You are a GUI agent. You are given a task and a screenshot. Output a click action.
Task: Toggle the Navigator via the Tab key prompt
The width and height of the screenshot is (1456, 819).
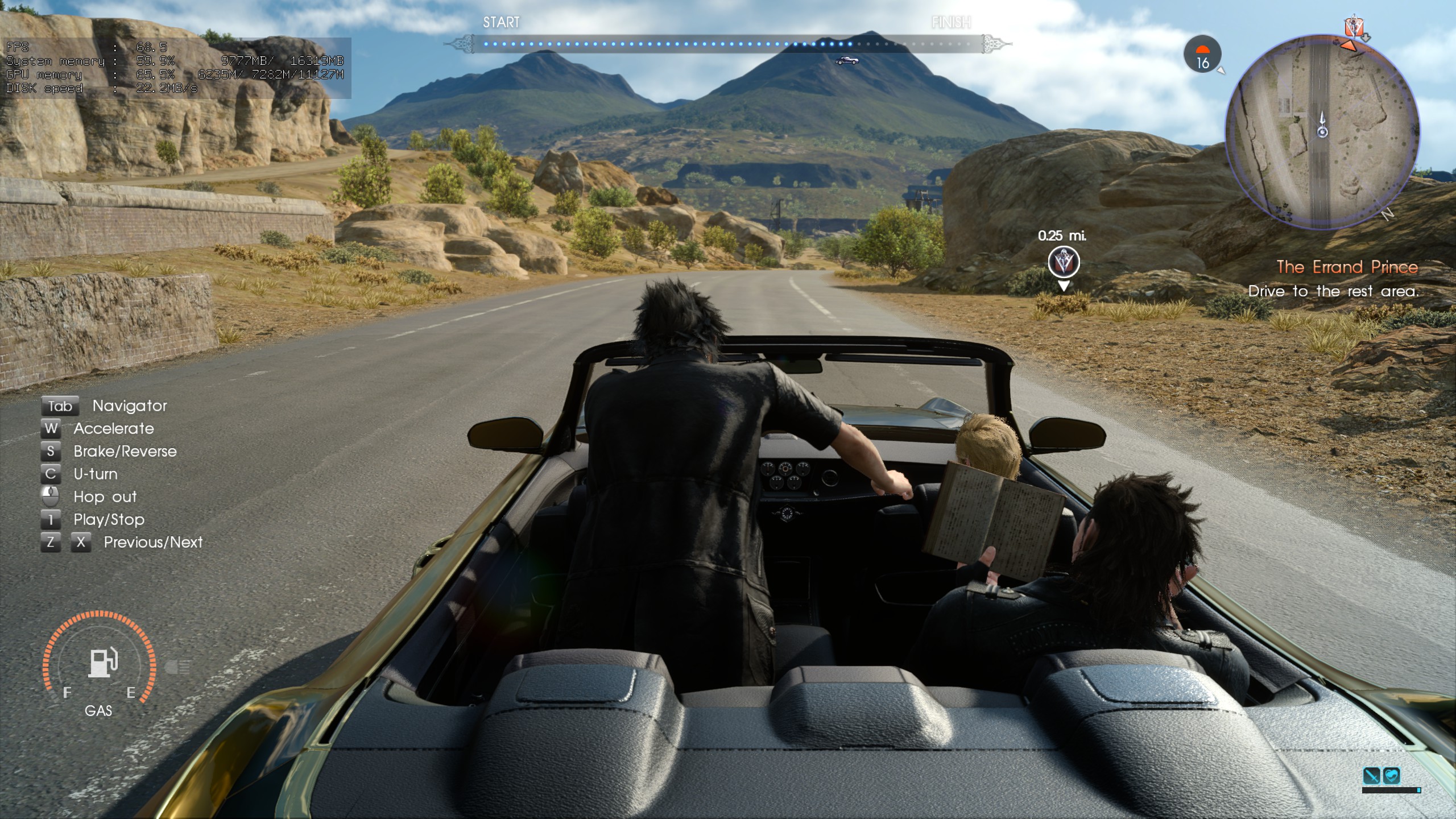pos(60,406)
